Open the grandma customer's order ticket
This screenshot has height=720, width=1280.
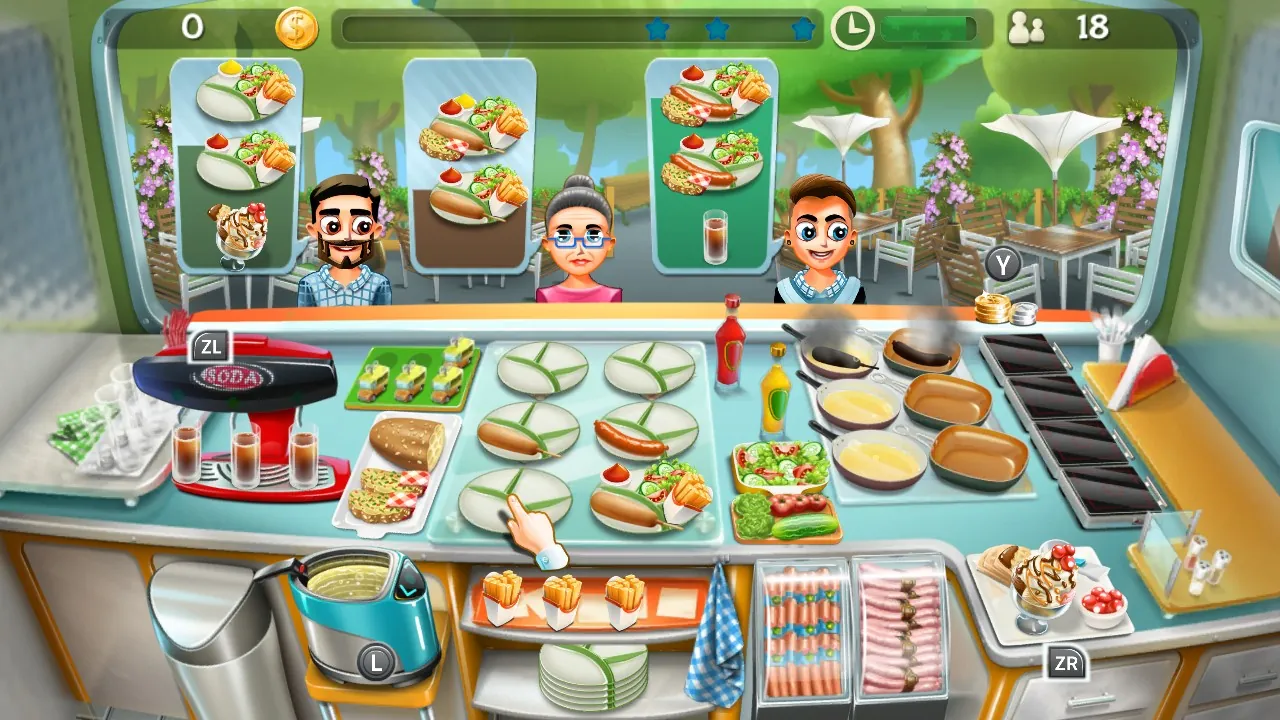tap(465, 150)
